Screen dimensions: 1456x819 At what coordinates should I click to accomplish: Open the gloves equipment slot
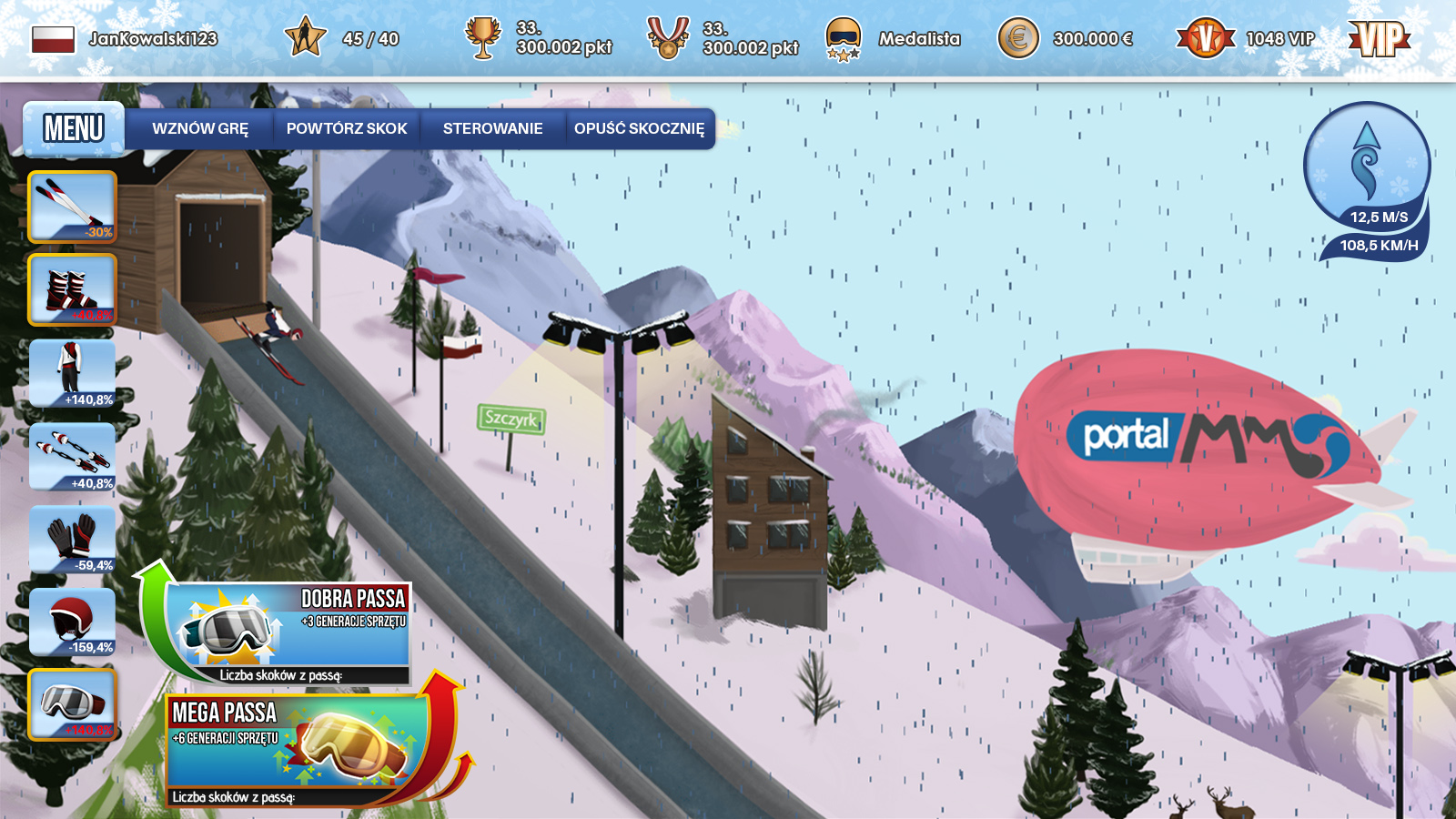[73, 538]
